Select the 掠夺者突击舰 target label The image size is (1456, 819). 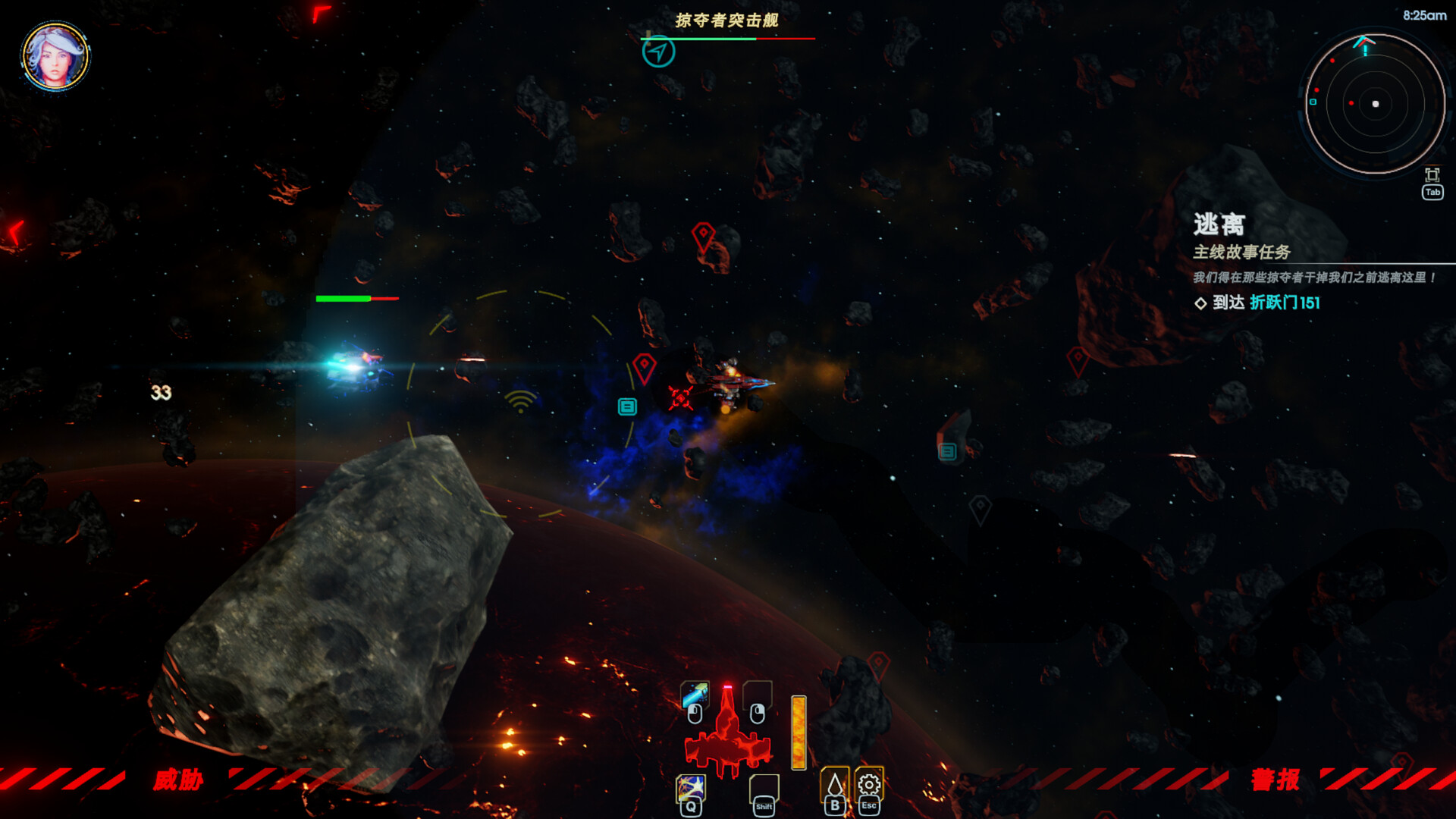click(726, 20)
